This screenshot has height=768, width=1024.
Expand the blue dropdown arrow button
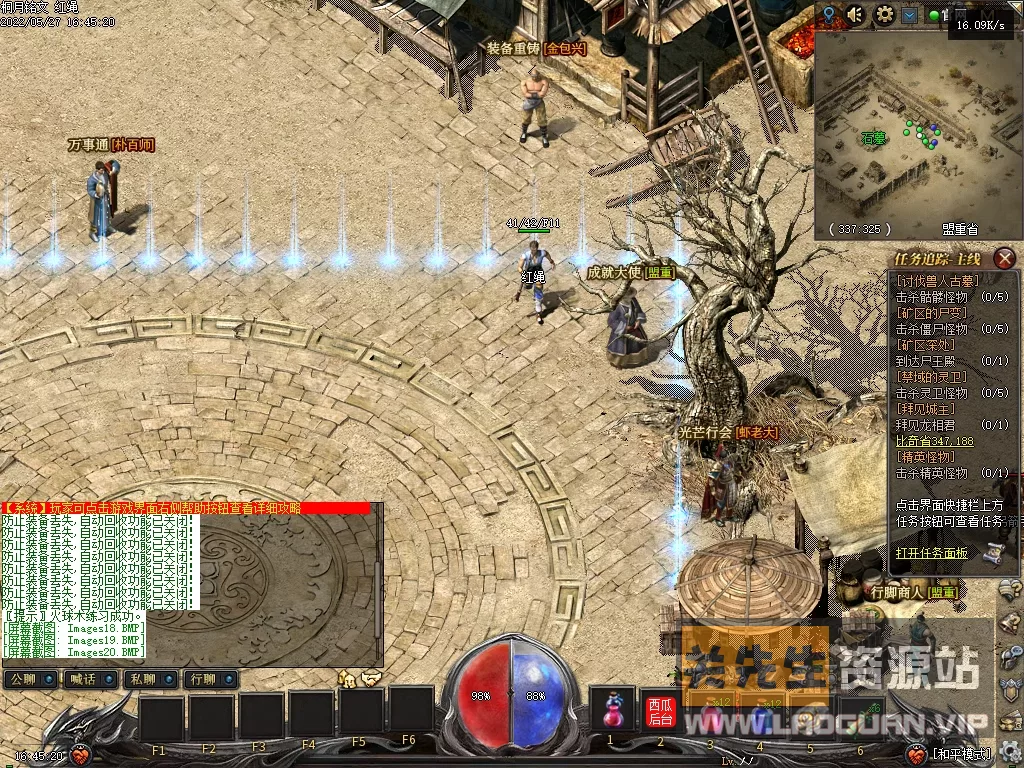909,15
